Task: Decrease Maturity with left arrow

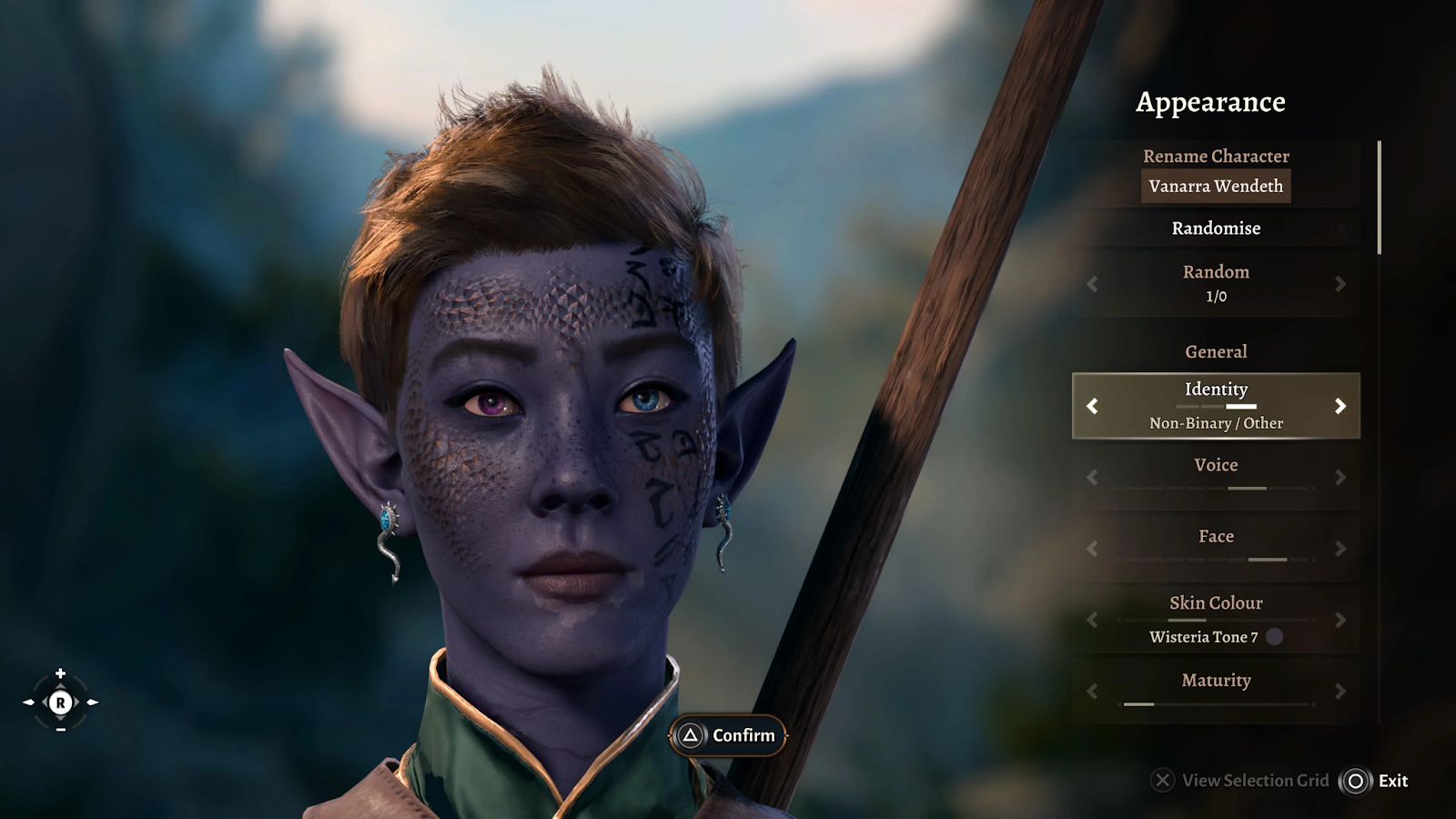Action: (1092, 692)
